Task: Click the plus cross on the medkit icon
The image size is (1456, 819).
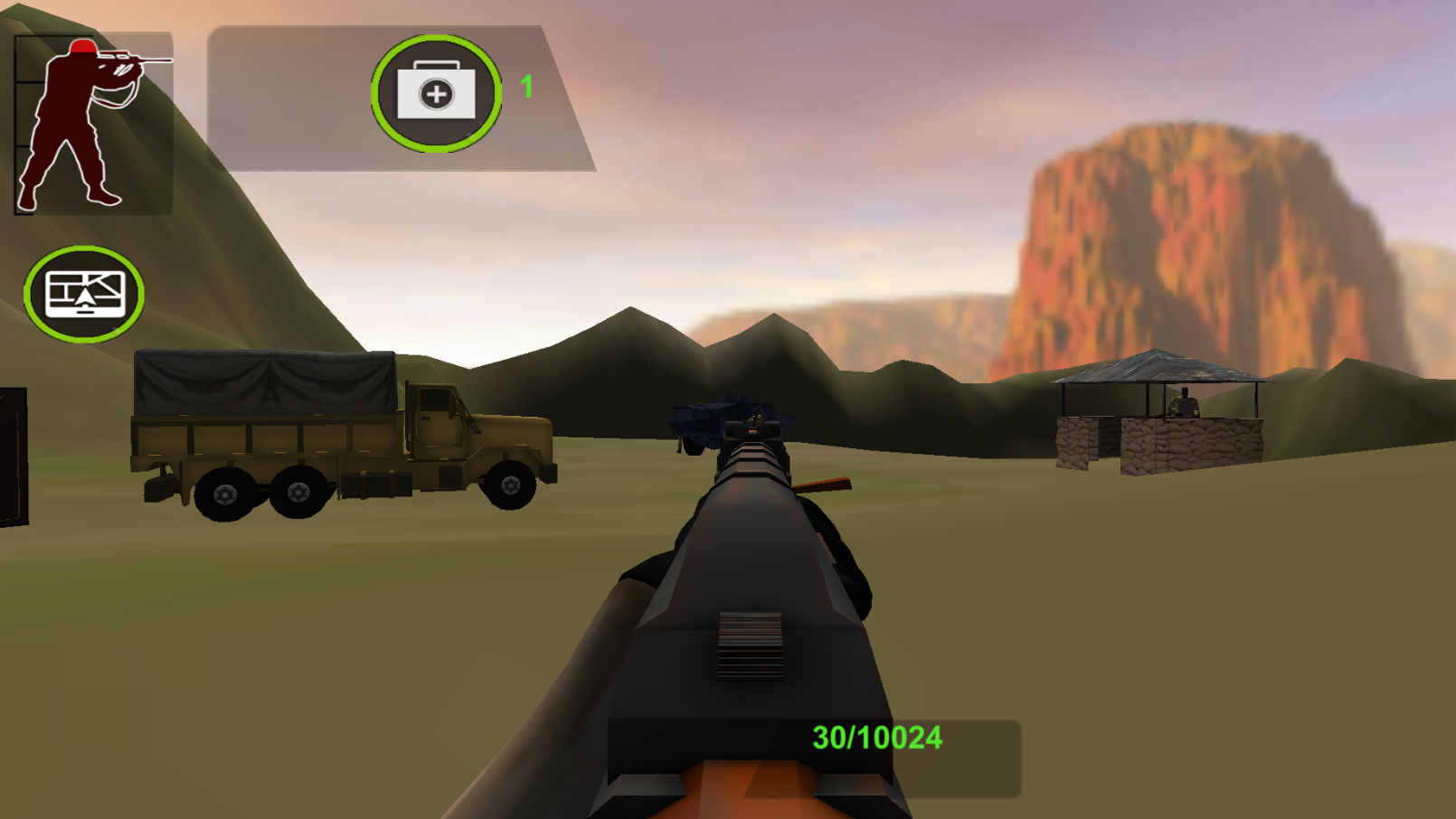Action: [x=435, y=93]
